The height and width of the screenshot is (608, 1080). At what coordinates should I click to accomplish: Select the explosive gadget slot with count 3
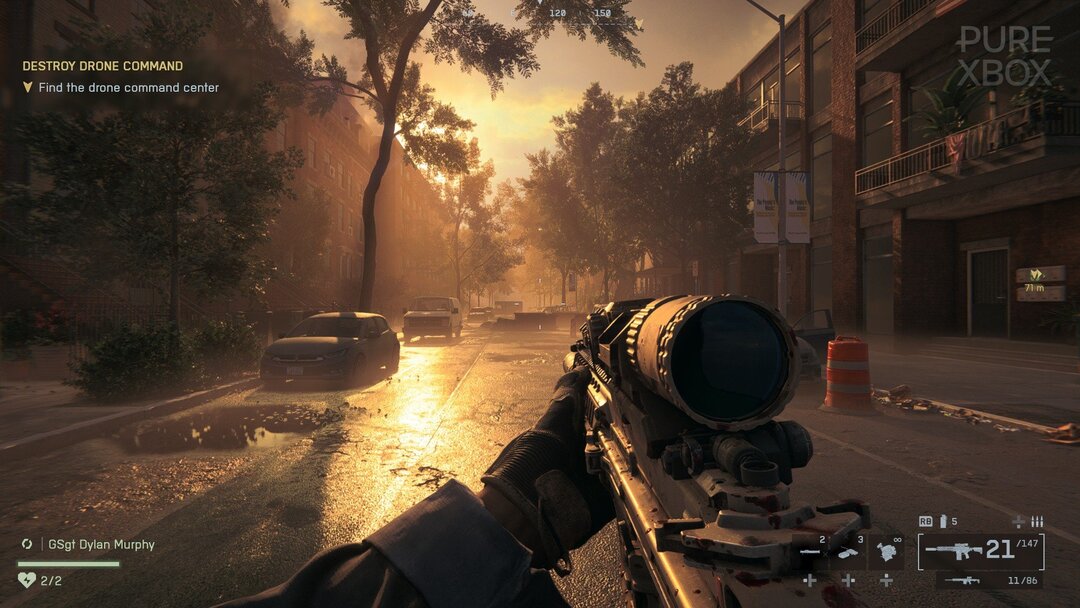[848, 551]
